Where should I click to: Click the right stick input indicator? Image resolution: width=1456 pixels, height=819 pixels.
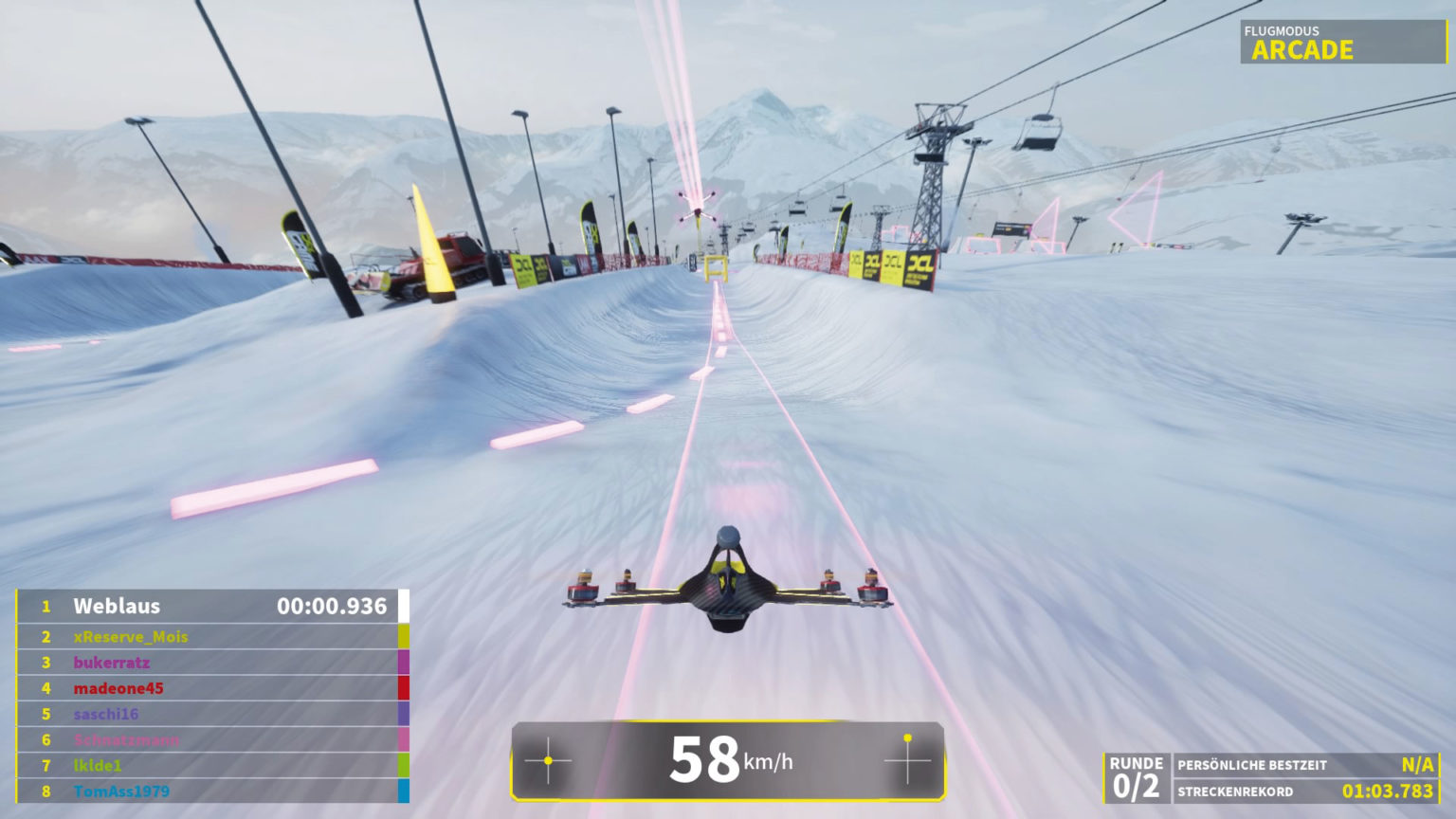[907, 760]
